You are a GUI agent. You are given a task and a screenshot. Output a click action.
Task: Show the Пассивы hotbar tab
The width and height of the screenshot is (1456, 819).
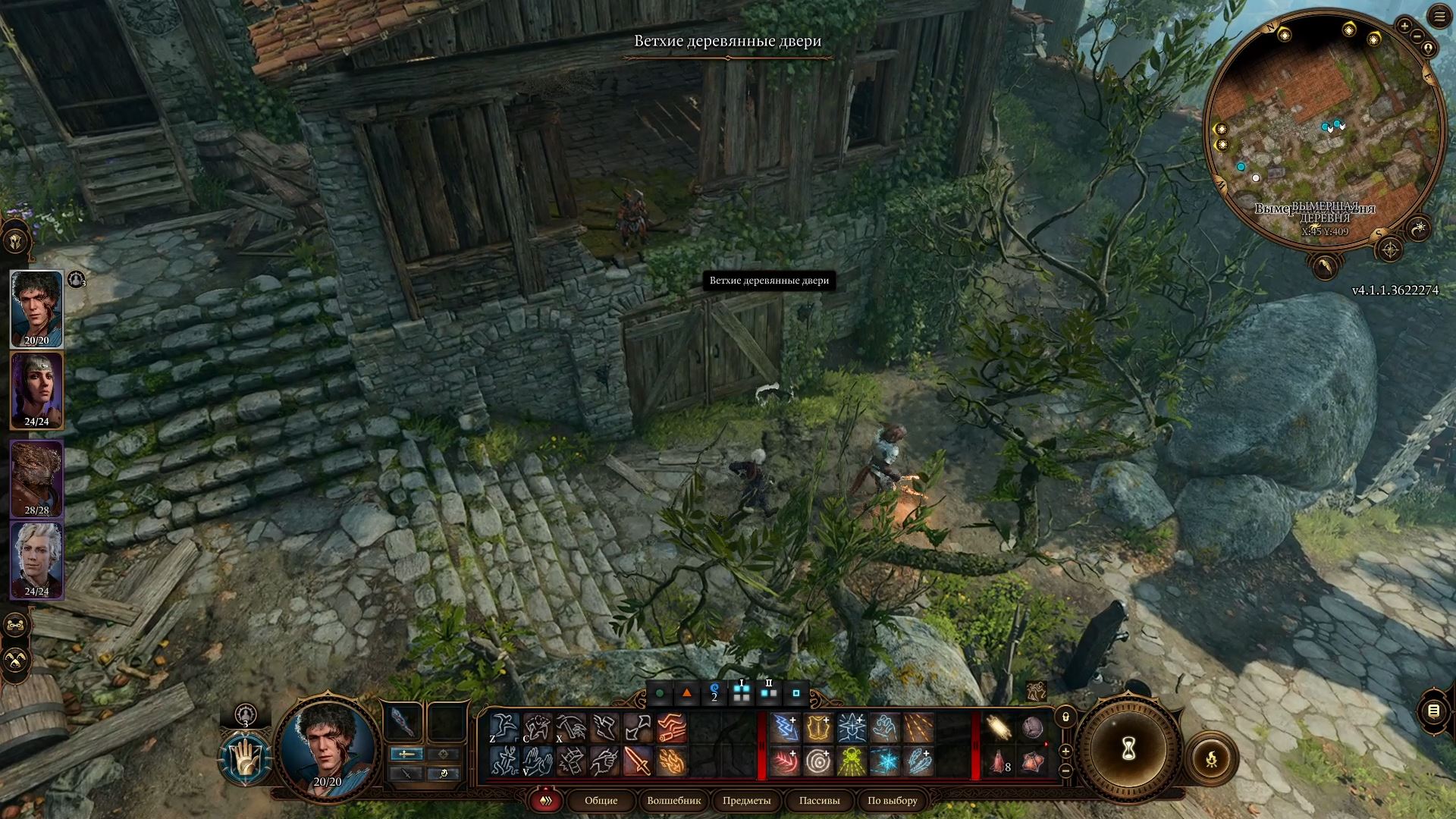820,801
